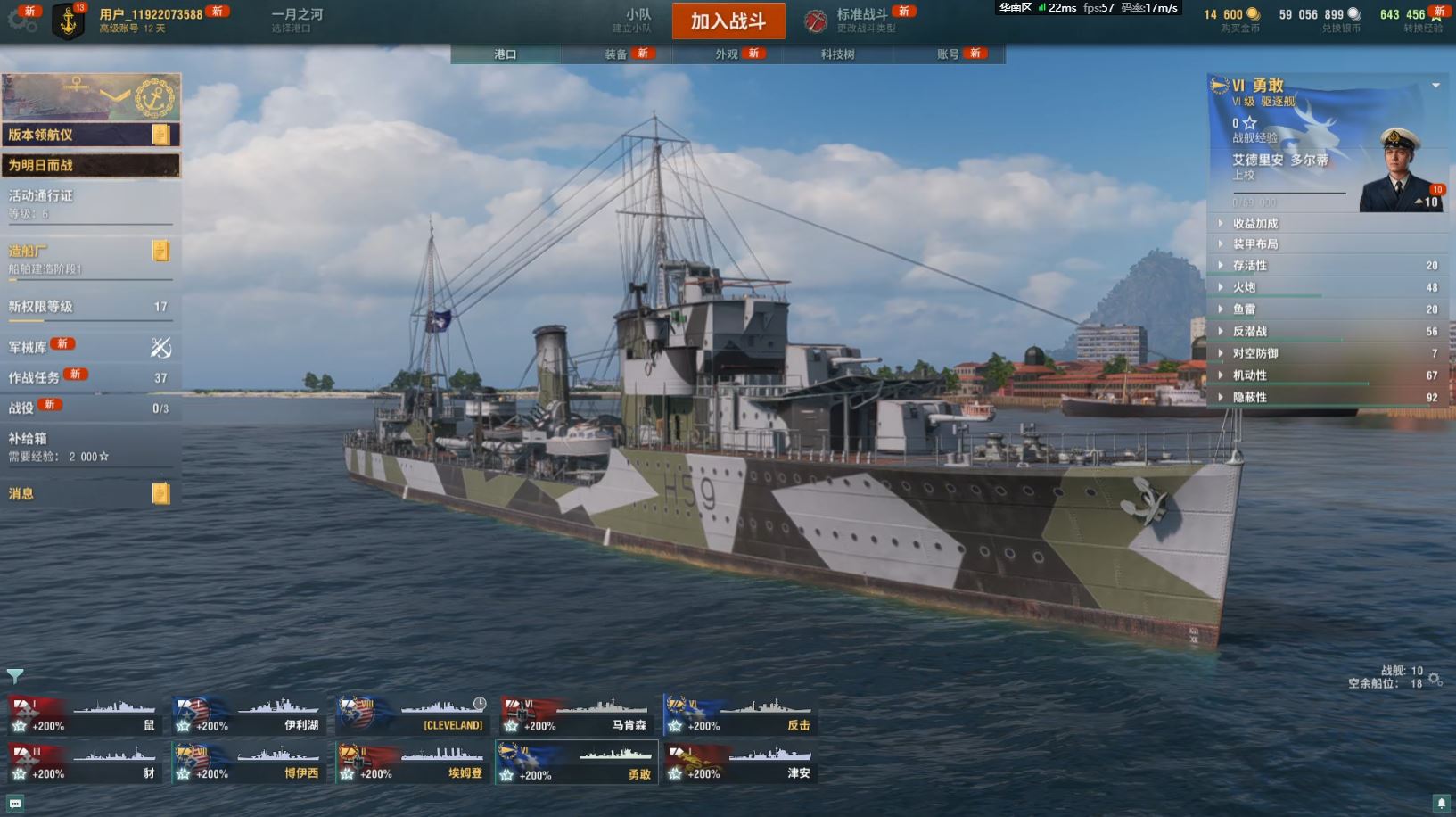Expand the 收益加成 bonuses row
The image size is (1456, 817).
(x=1328, y=223)
